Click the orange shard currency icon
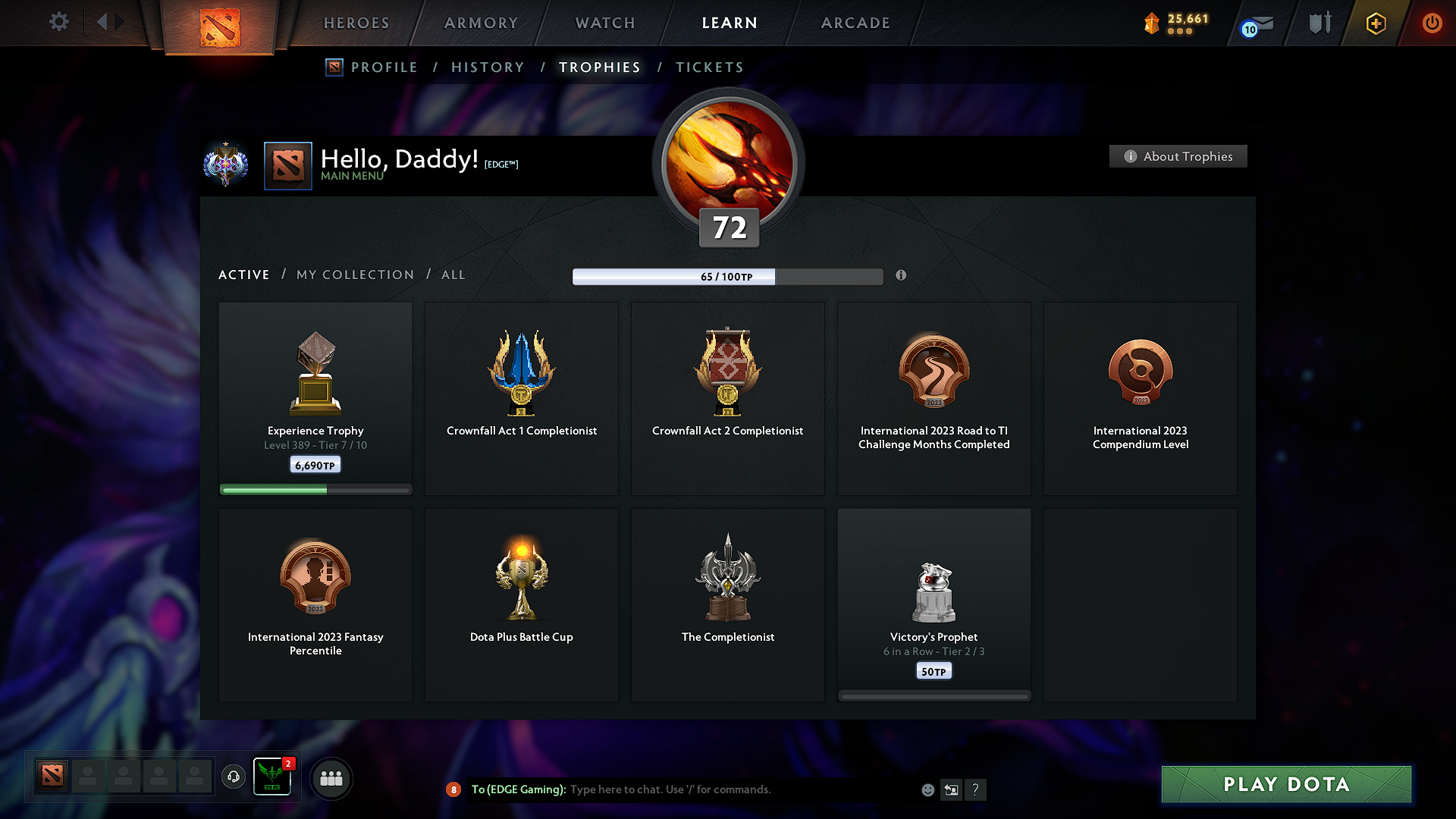Screen dimensions: 1456x819 point(1151,23)
